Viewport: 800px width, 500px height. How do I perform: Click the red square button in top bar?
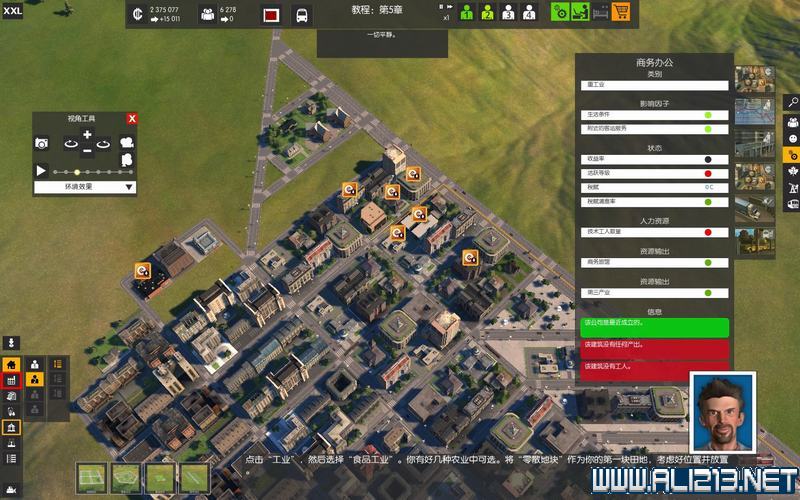(x=270, y=15)
